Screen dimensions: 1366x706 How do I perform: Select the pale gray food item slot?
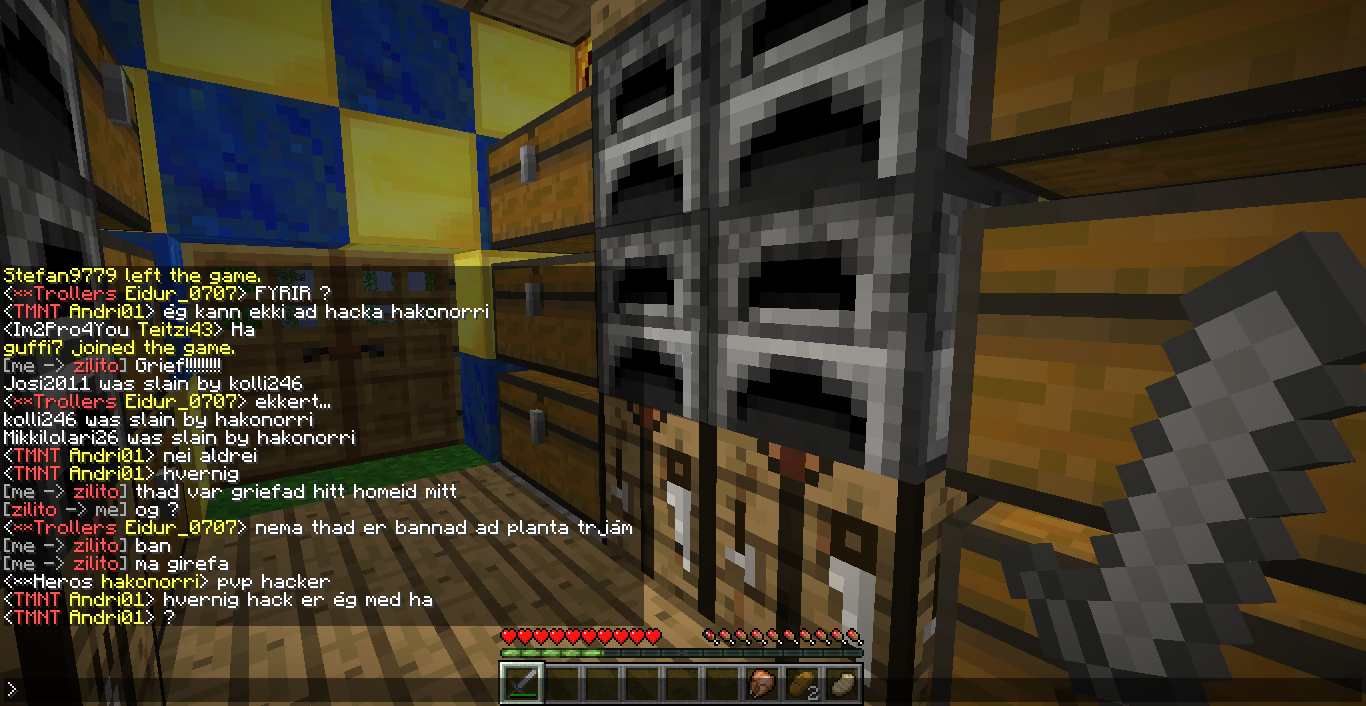[x=842, y=683]
